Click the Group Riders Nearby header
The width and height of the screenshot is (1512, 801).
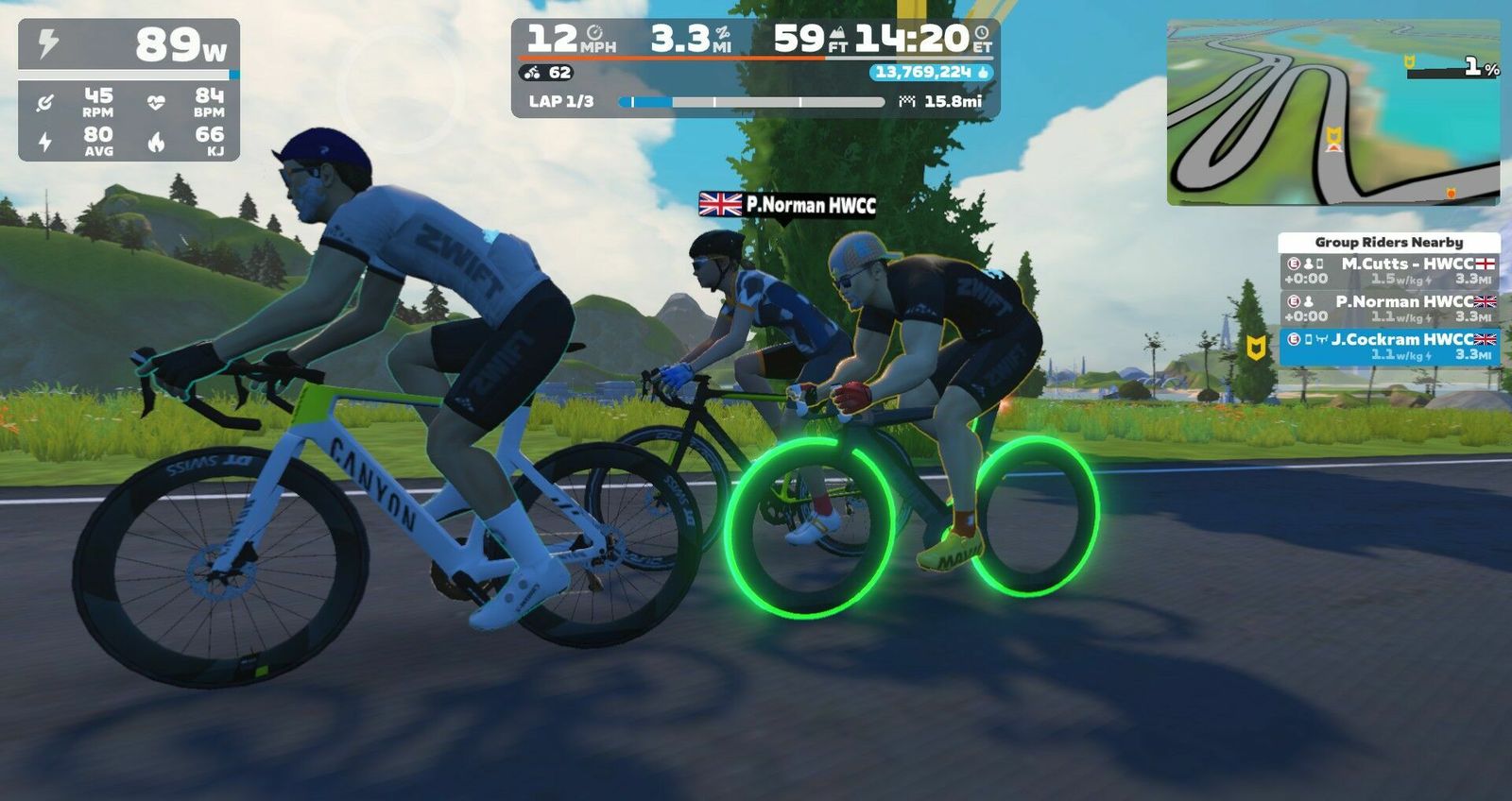1388,243
